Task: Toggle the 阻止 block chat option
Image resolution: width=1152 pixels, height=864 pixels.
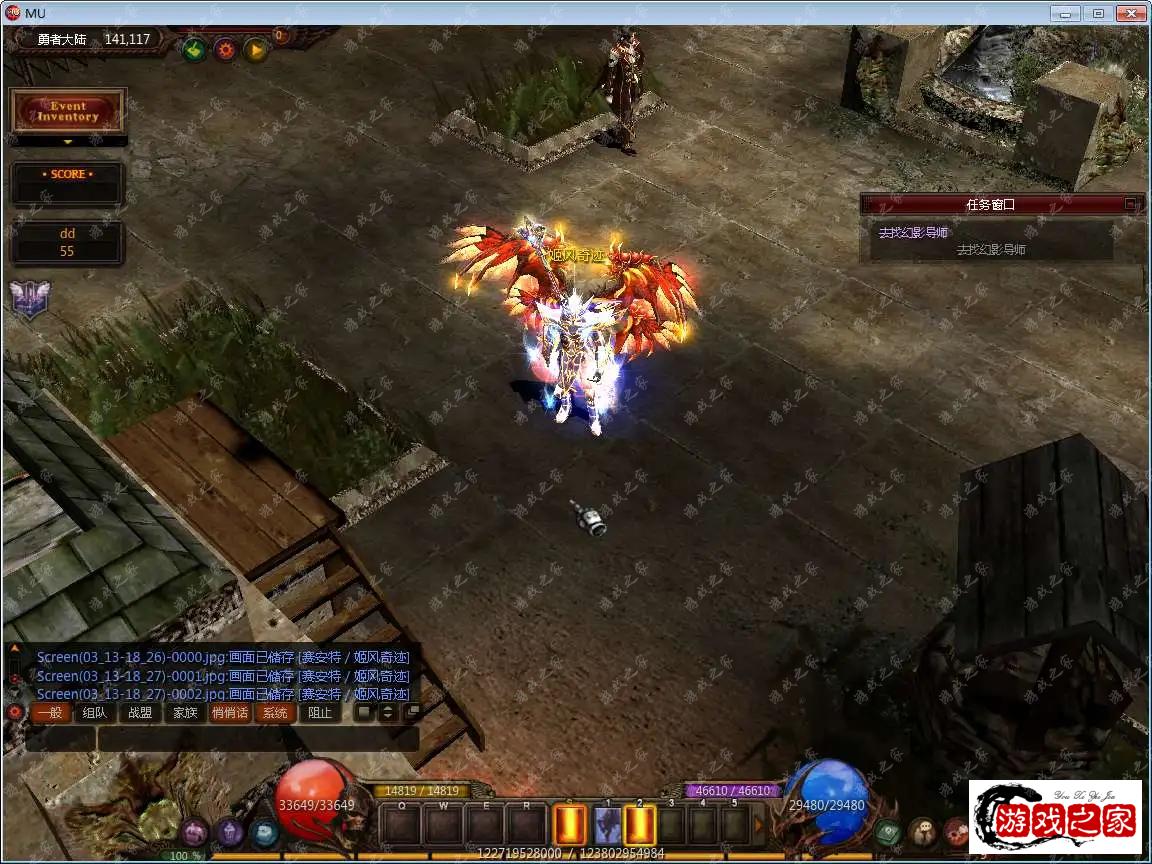Action: coord(320,713)
